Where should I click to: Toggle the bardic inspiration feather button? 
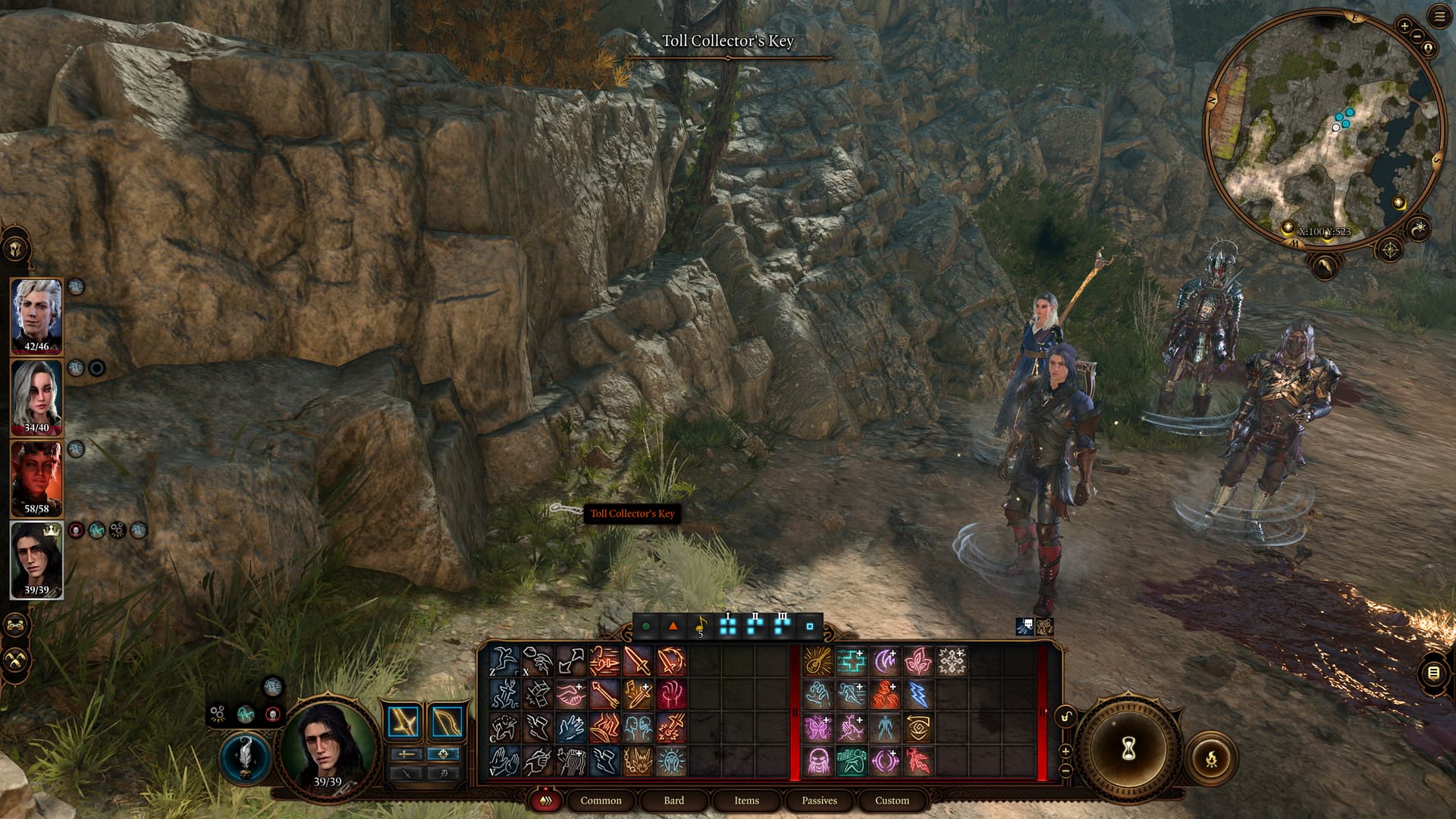[246, 758]
